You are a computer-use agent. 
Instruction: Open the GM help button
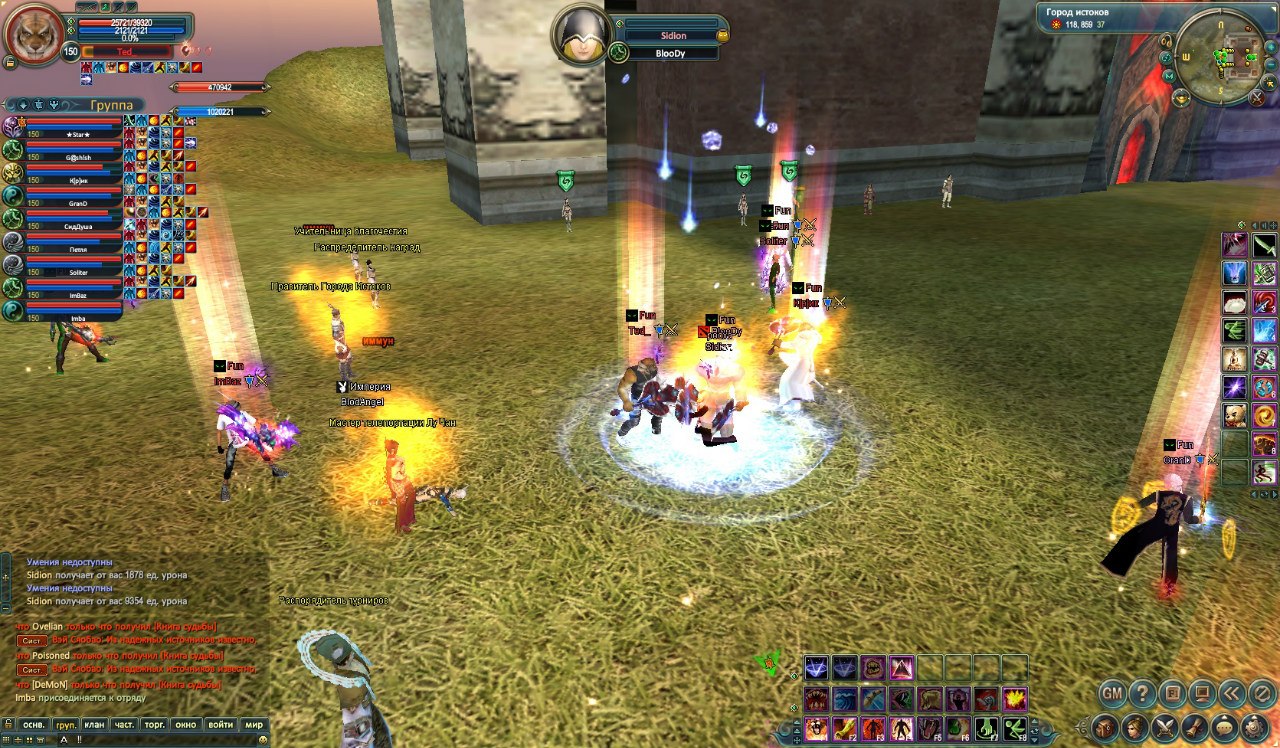(1113, 692)
